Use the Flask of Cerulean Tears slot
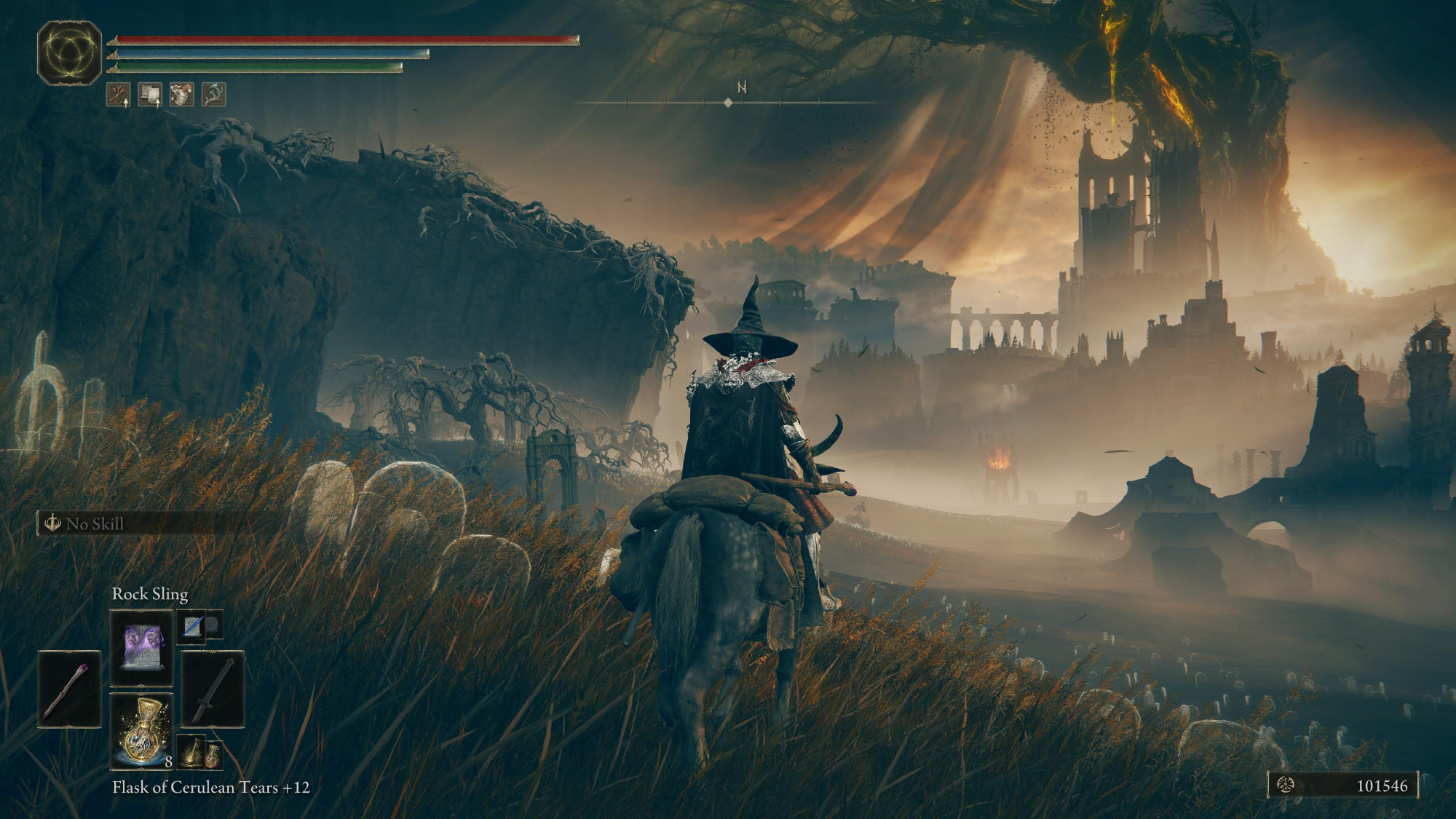1456x819 pixels. 142,730
